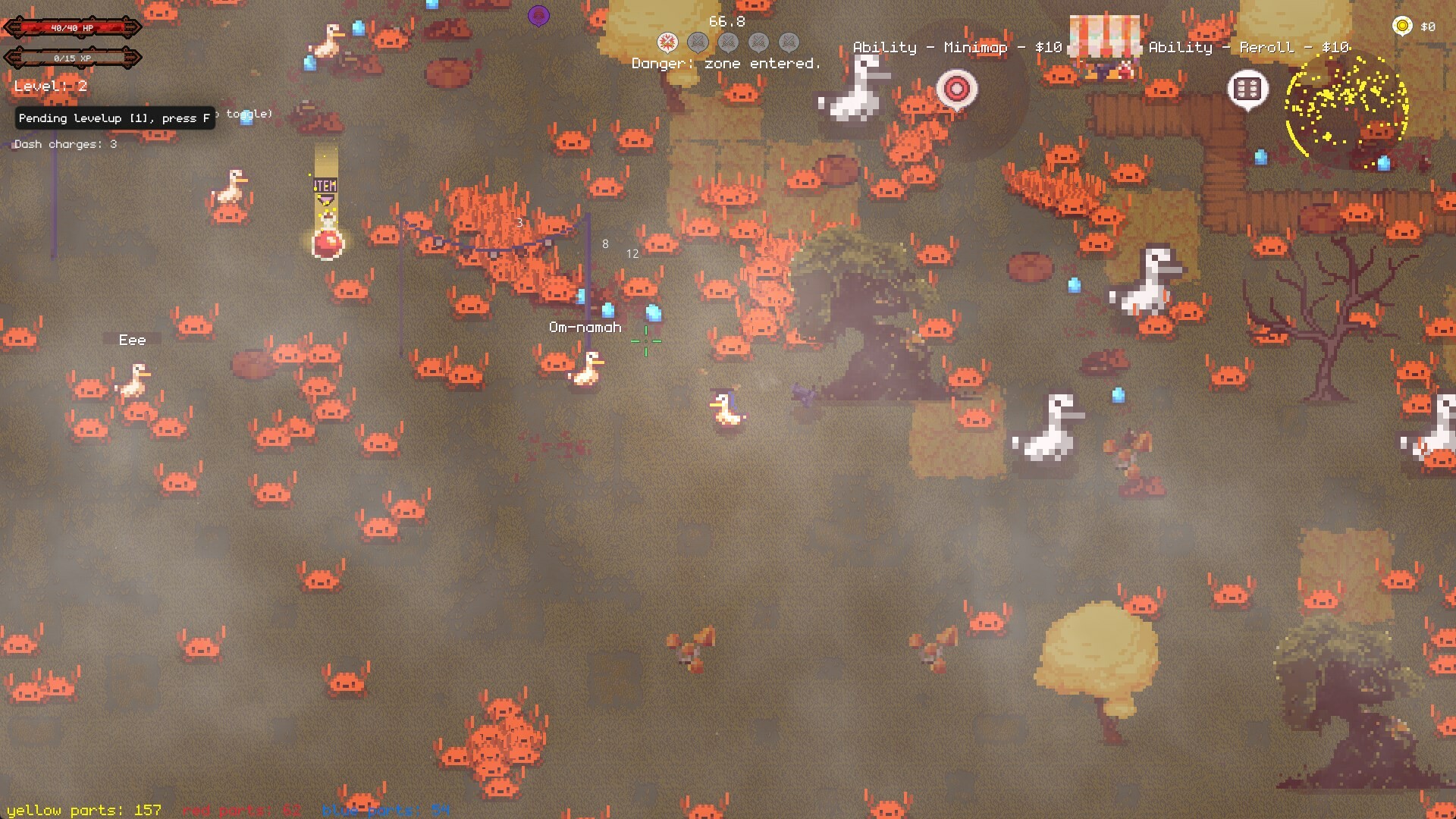Select the Level: 2 label
Viewport: 1456px width, 819px height.
(49, 86)
